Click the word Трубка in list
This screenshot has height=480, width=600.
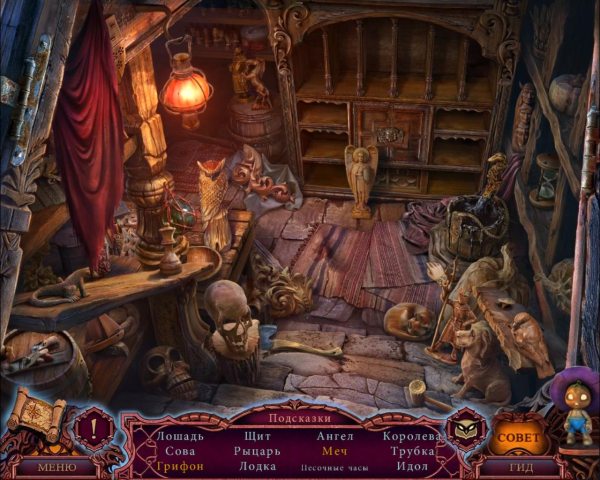pyautogui.click(x=411, y=451)
